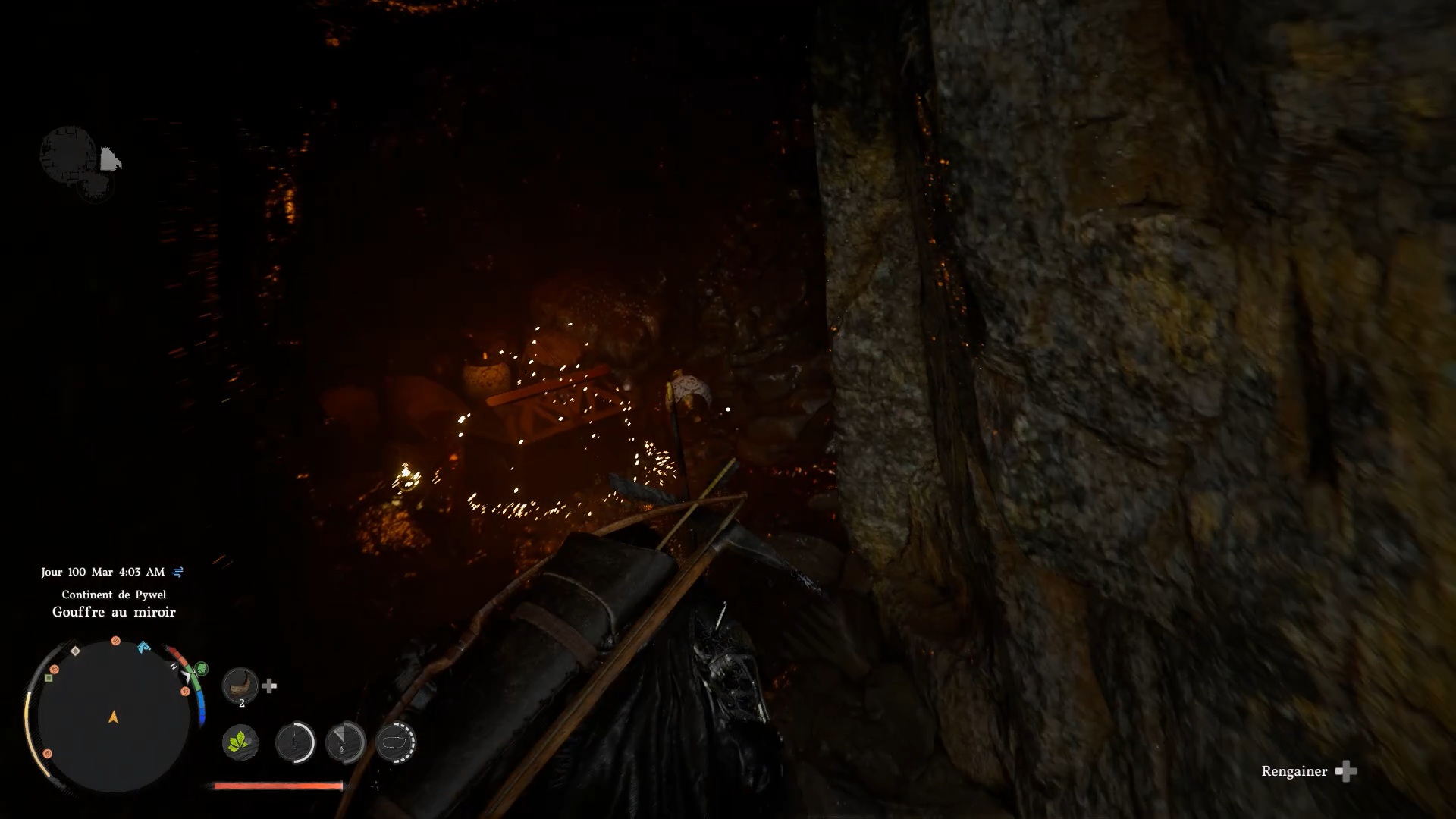The height and width of the screenshot is (819, 1456).
Task: Activate the oval ring skill with dashed gauge
Action: click(x=395, y=742)
